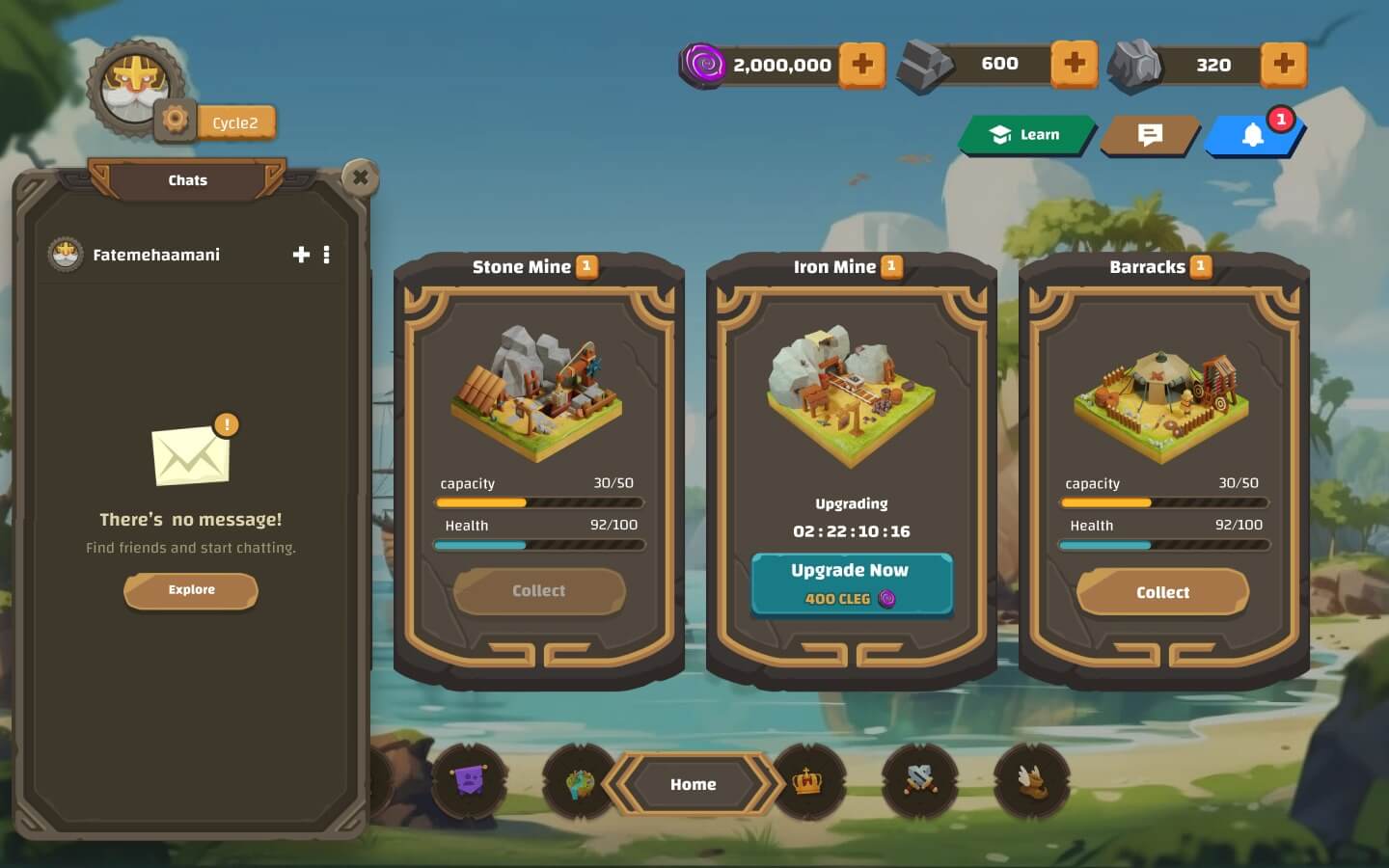Show notifications via the bell button
Image resolution: width=1389 pixels, height=868 pixels.
coord(1252,135)
